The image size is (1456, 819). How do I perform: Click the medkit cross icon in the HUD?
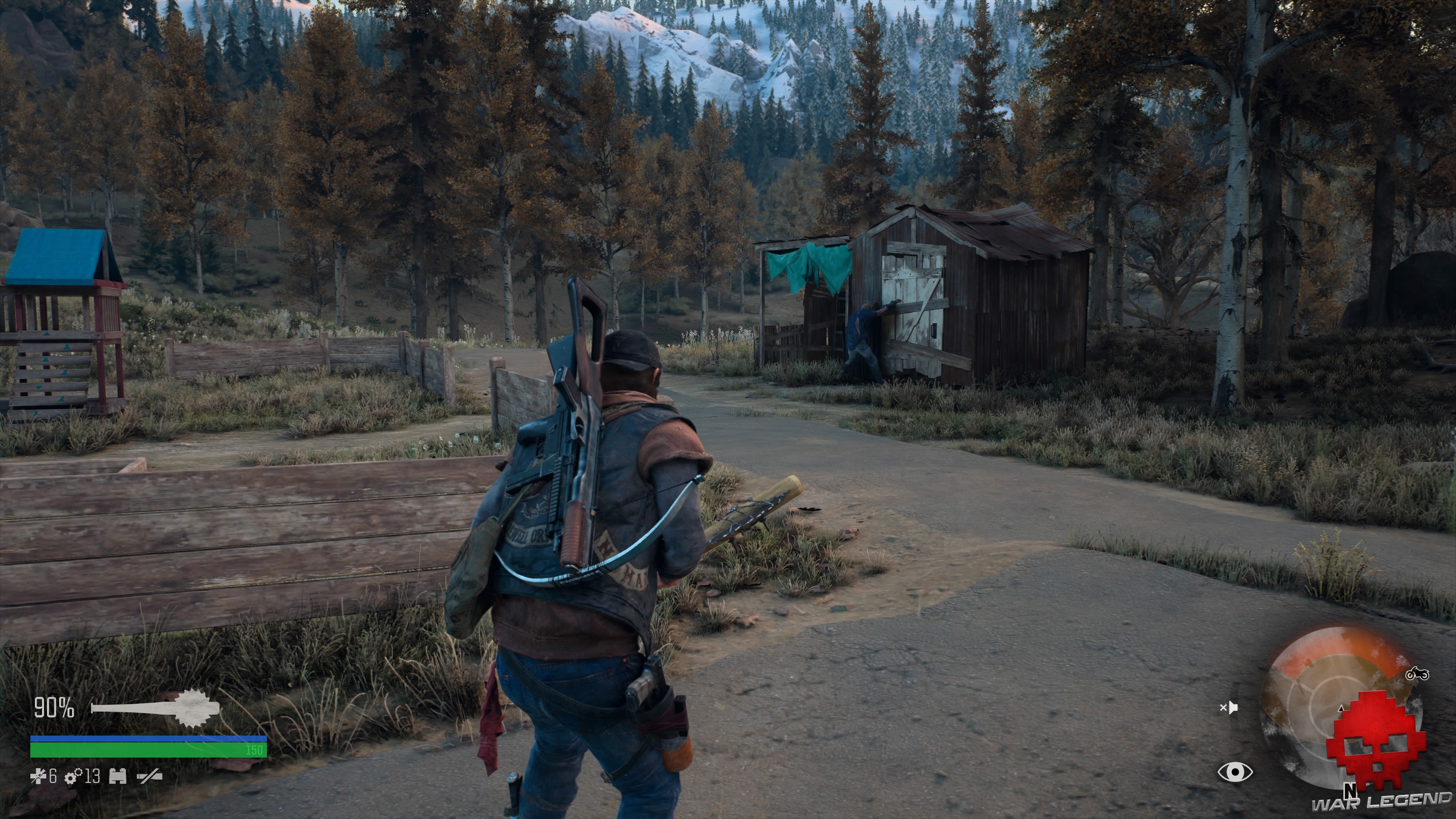coord(38,777)
